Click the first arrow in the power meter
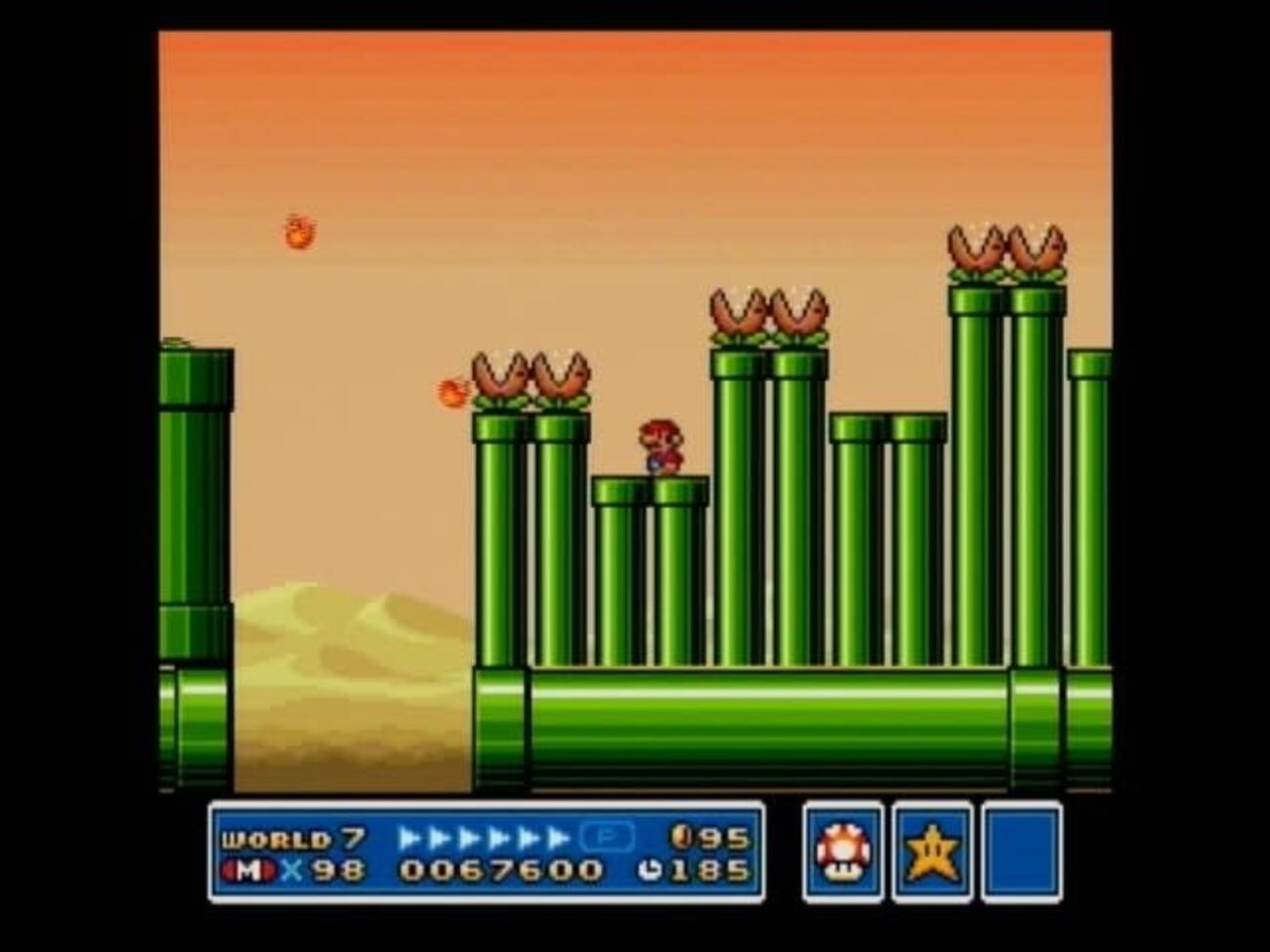1270x952 pixels. pos(410,837)
